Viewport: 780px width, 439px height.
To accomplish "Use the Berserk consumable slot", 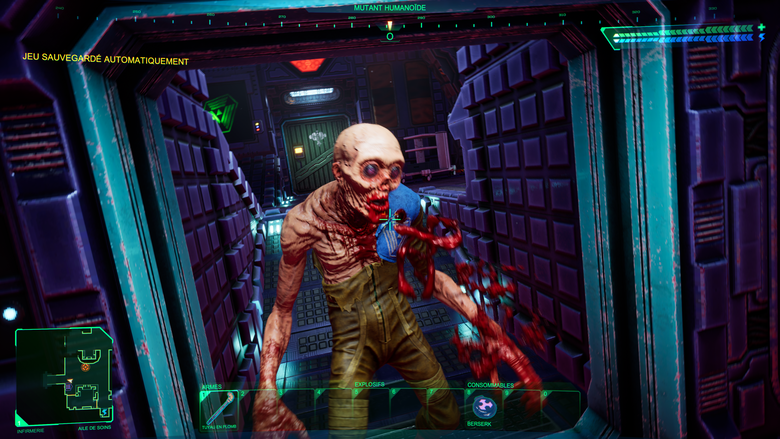I will tap(484, 406).
